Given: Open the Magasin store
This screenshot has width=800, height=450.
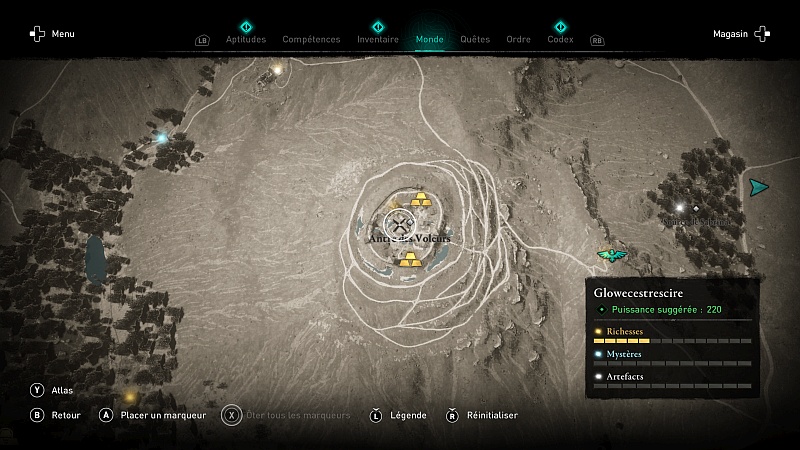Looking at the screenshot, I should tap(741, 34).
